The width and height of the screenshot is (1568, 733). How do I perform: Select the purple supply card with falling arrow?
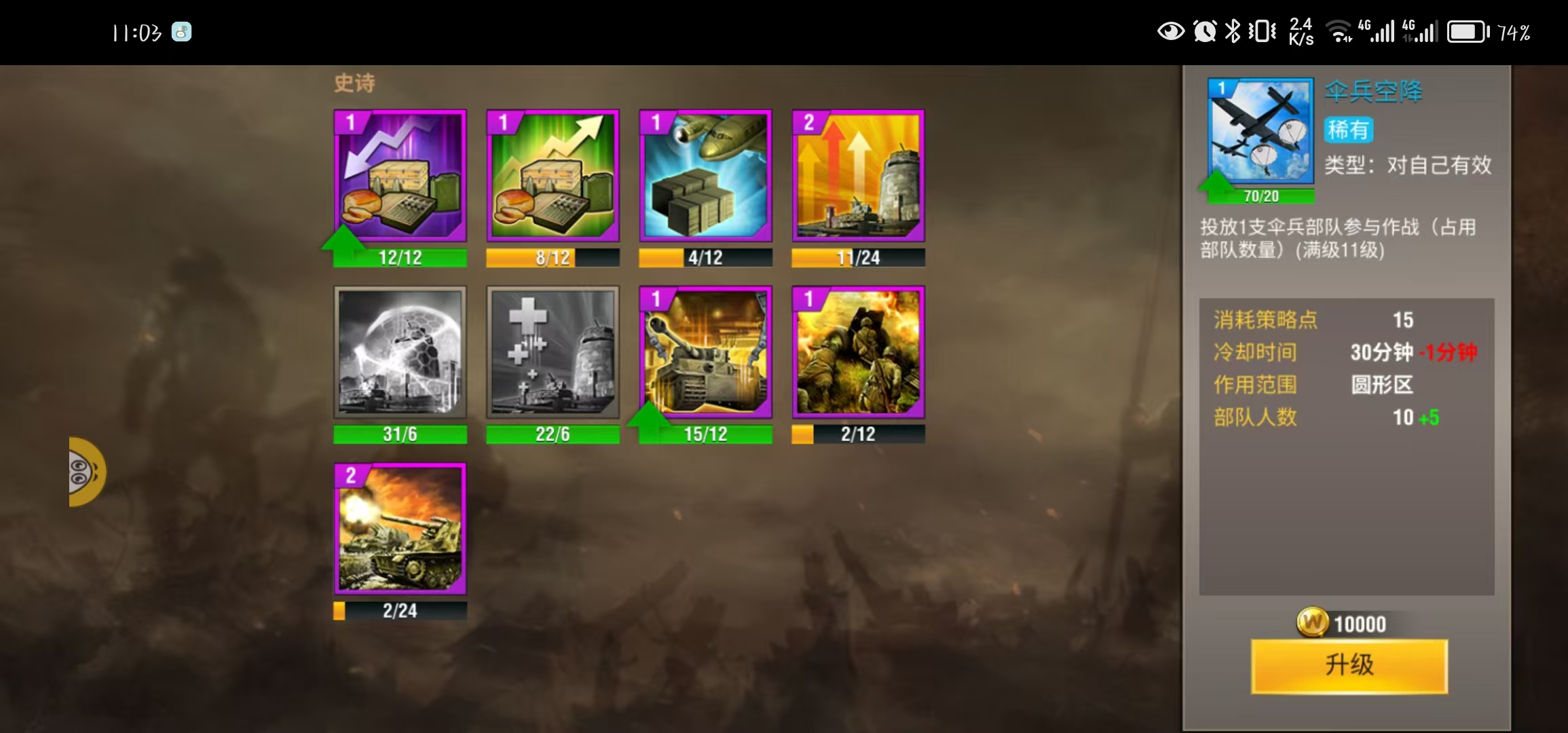tap(400, 176)
